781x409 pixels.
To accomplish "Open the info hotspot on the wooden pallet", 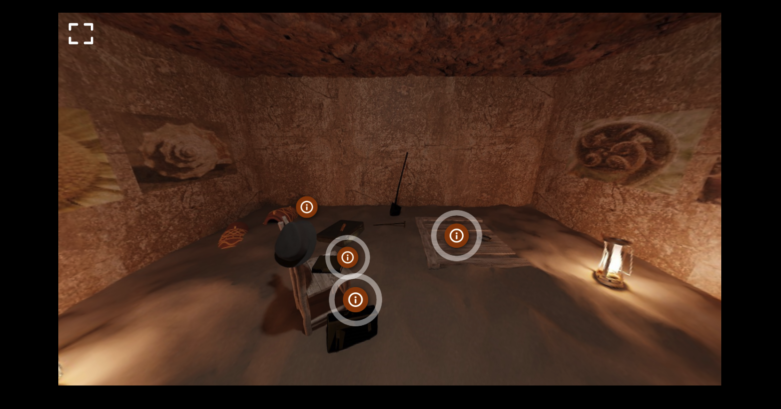I will 456,236.
